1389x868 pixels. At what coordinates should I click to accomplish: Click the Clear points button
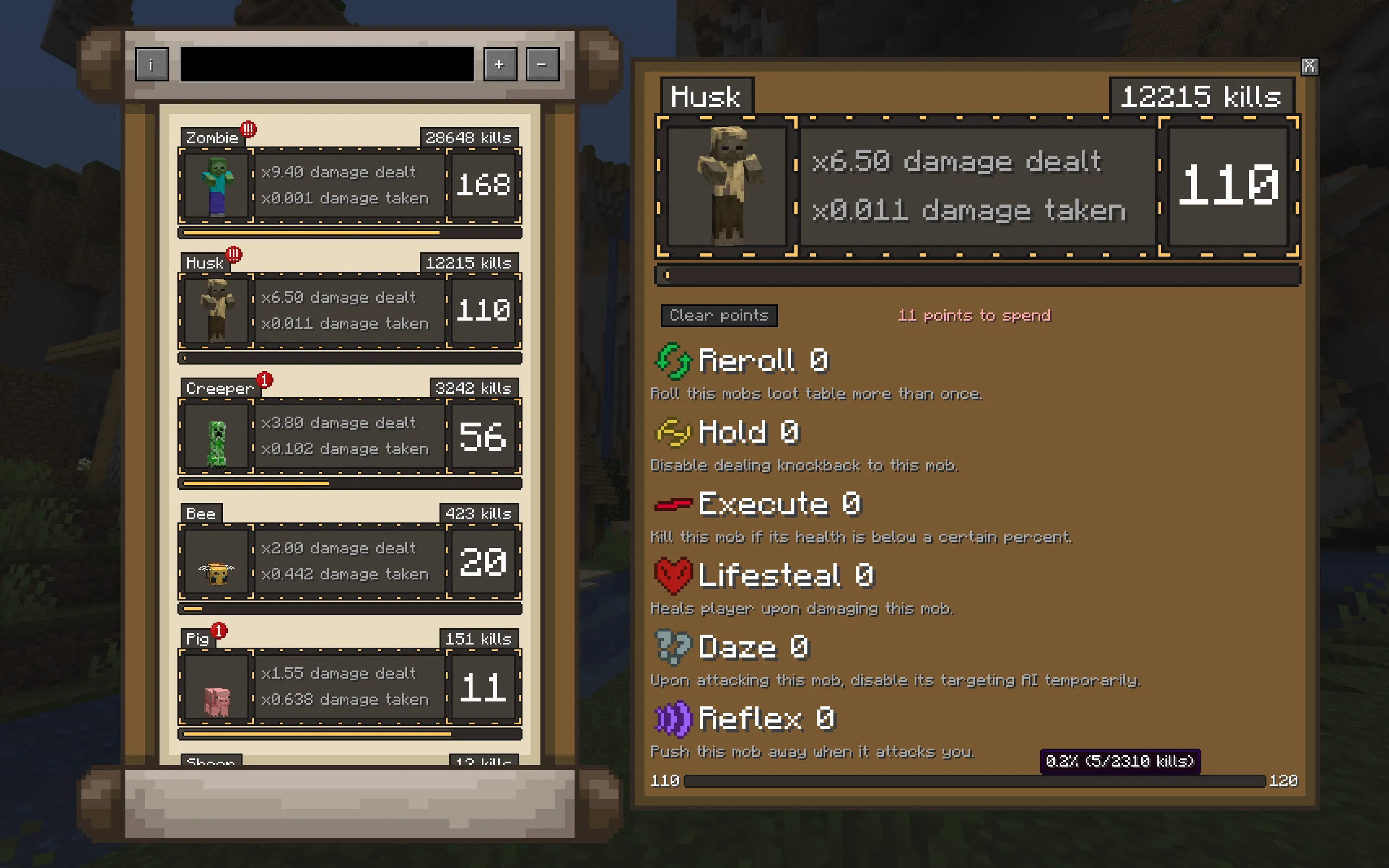tap(718, 316)
